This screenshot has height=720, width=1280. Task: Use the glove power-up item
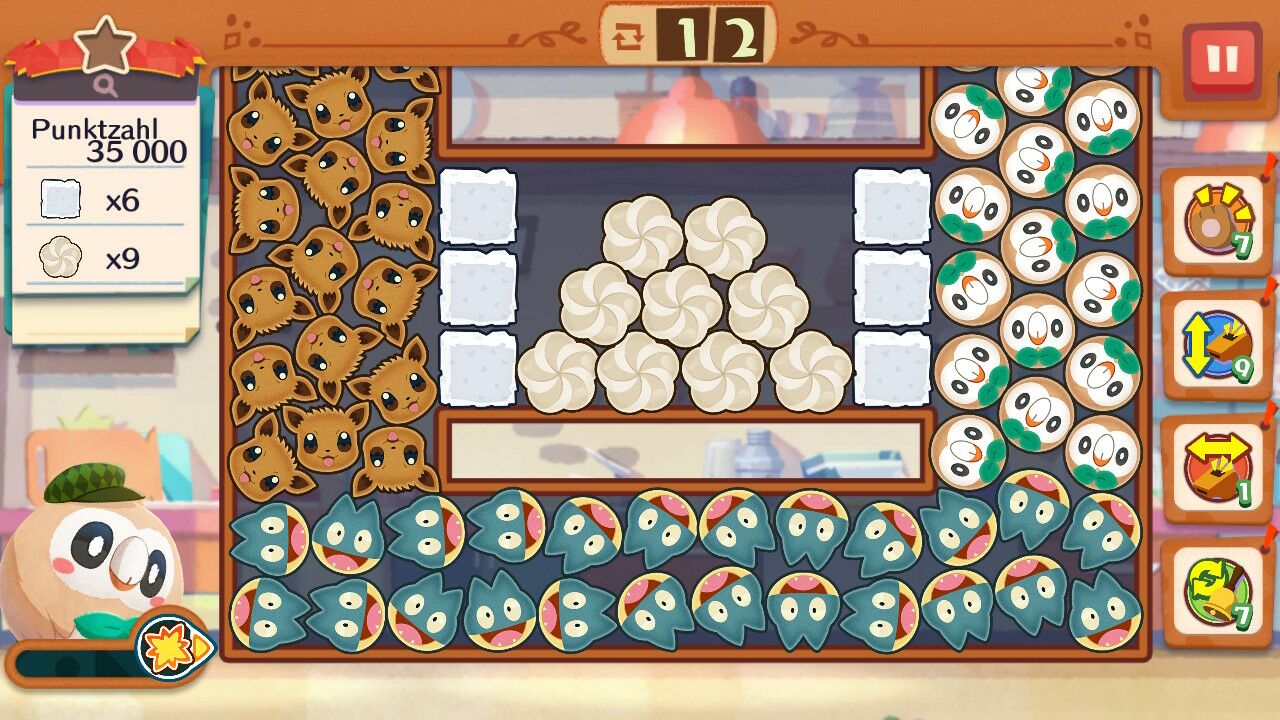click(1216, 221)
